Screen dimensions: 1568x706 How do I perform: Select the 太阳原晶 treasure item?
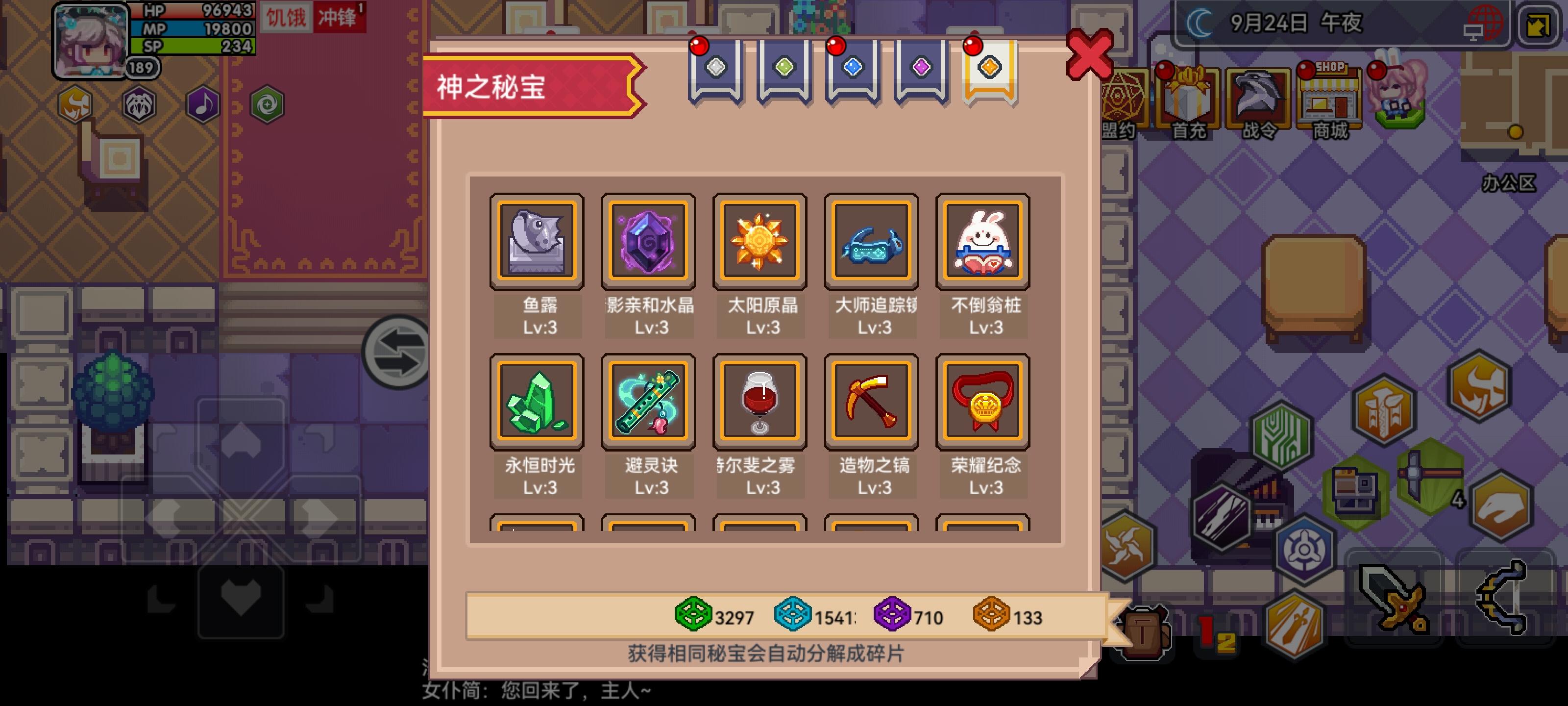(x=759, y=241)
